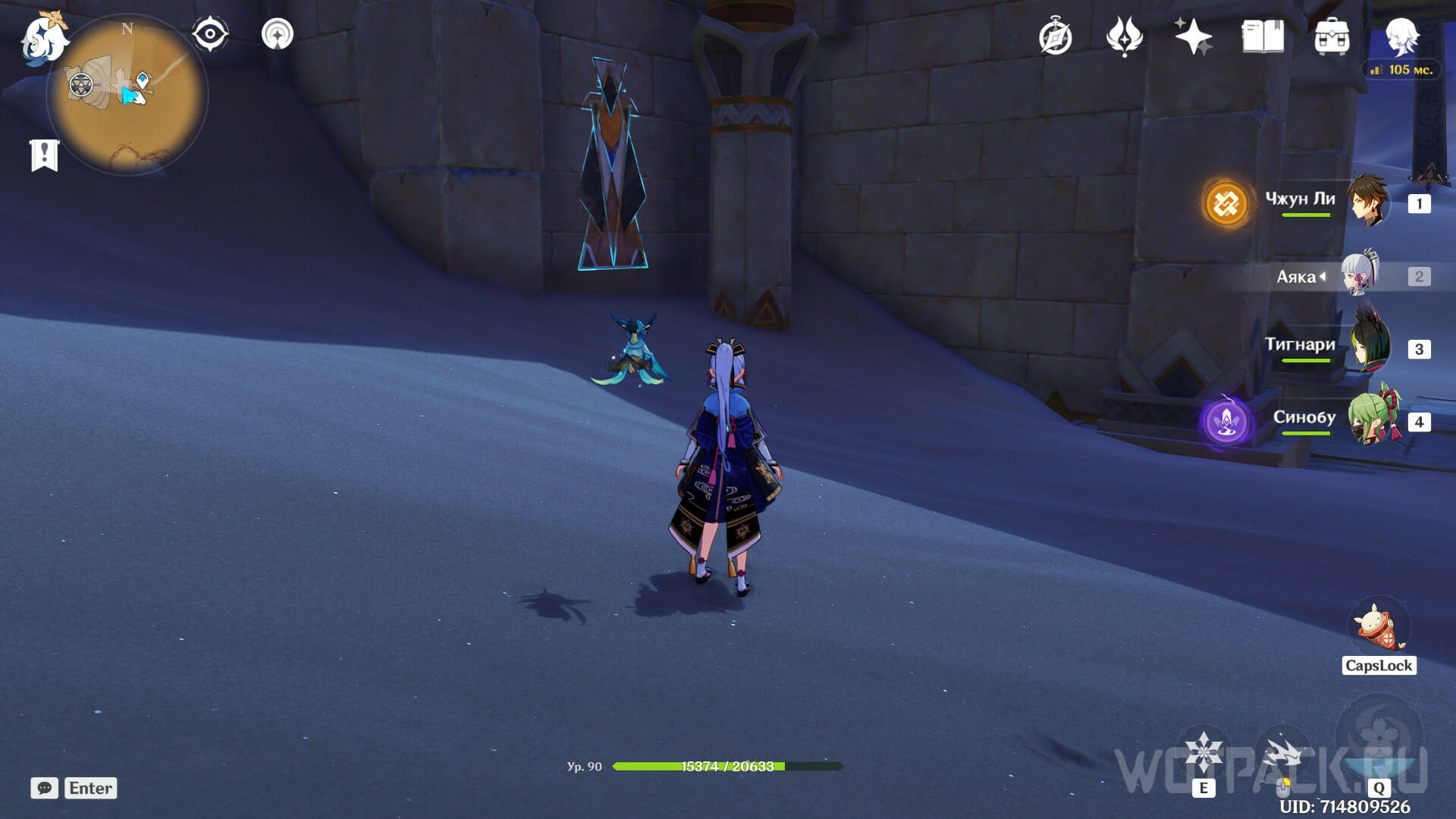Open the circular minimap

click(127, 96)
